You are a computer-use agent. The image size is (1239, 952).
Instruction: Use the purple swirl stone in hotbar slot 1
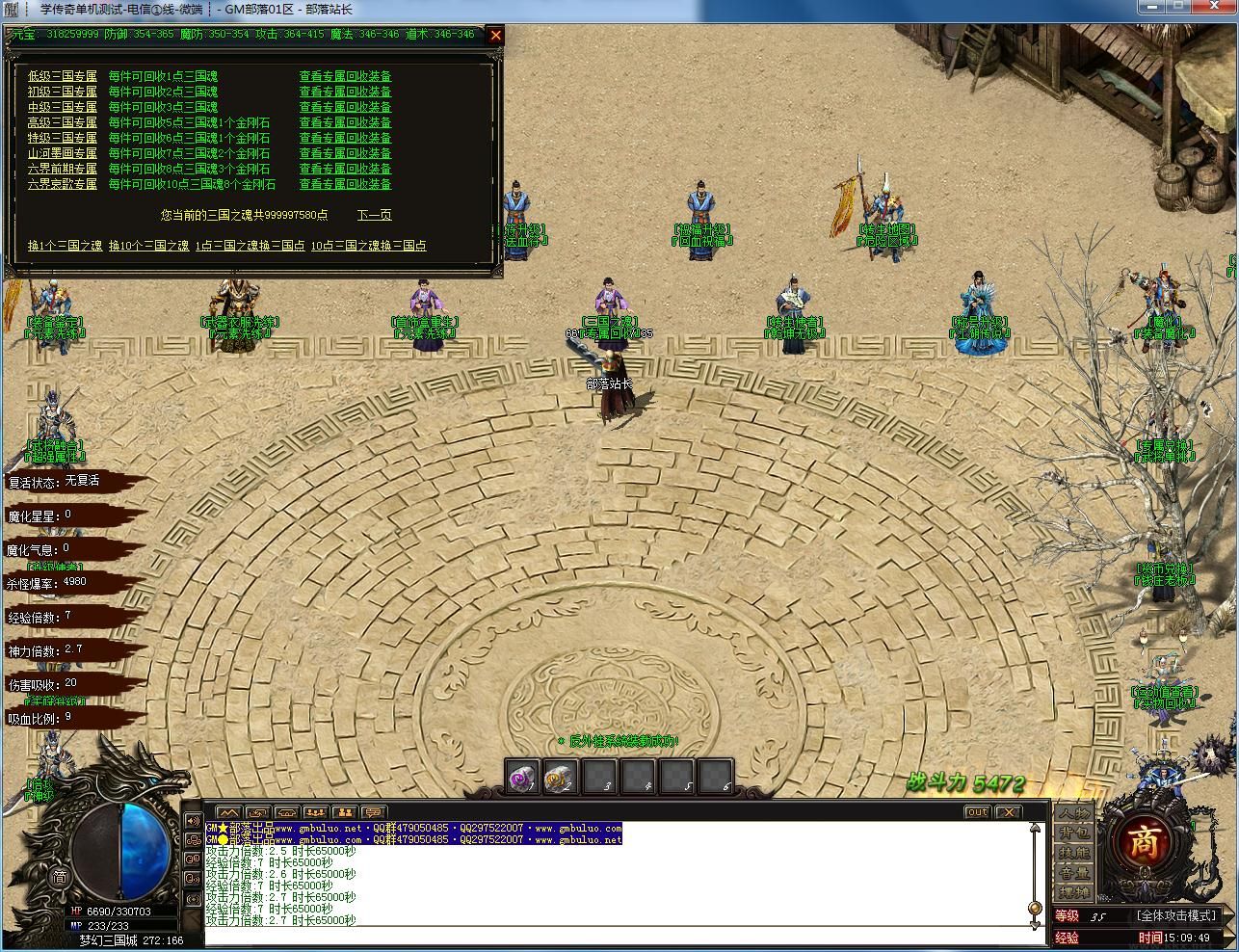pyautogui.click(x=524, y=777)
